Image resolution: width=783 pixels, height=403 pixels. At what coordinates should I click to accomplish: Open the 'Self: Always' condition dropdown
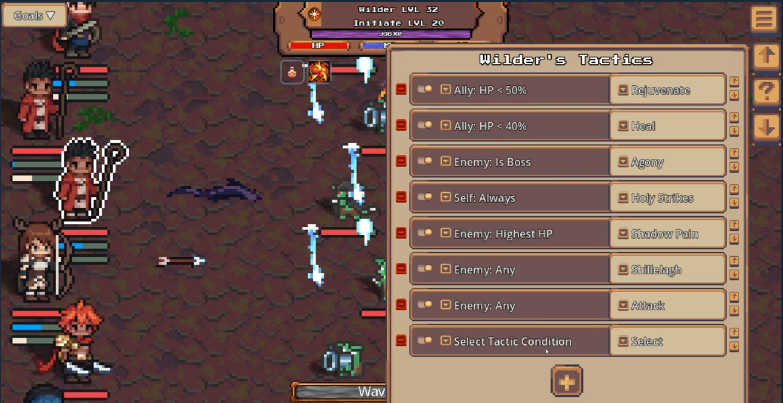(520, 198)
